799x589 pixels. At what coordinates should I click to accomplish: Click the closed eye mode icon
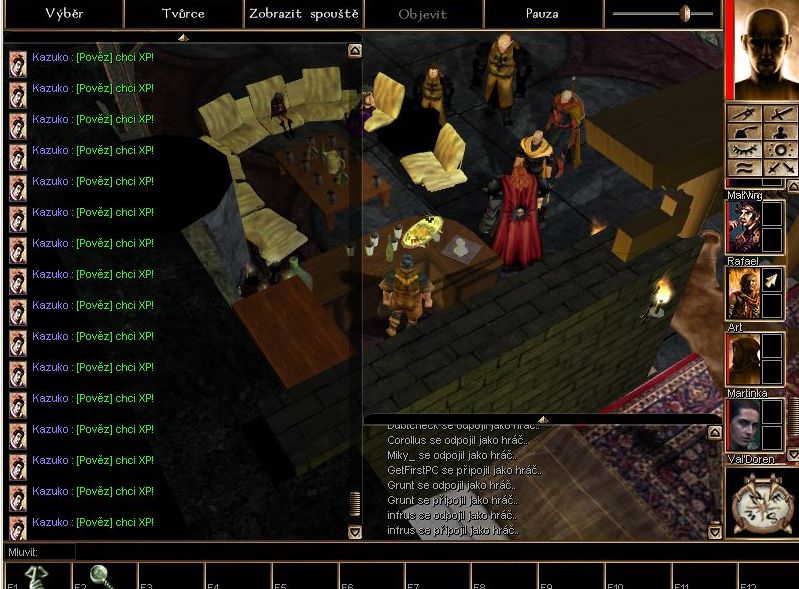(745, 149)
